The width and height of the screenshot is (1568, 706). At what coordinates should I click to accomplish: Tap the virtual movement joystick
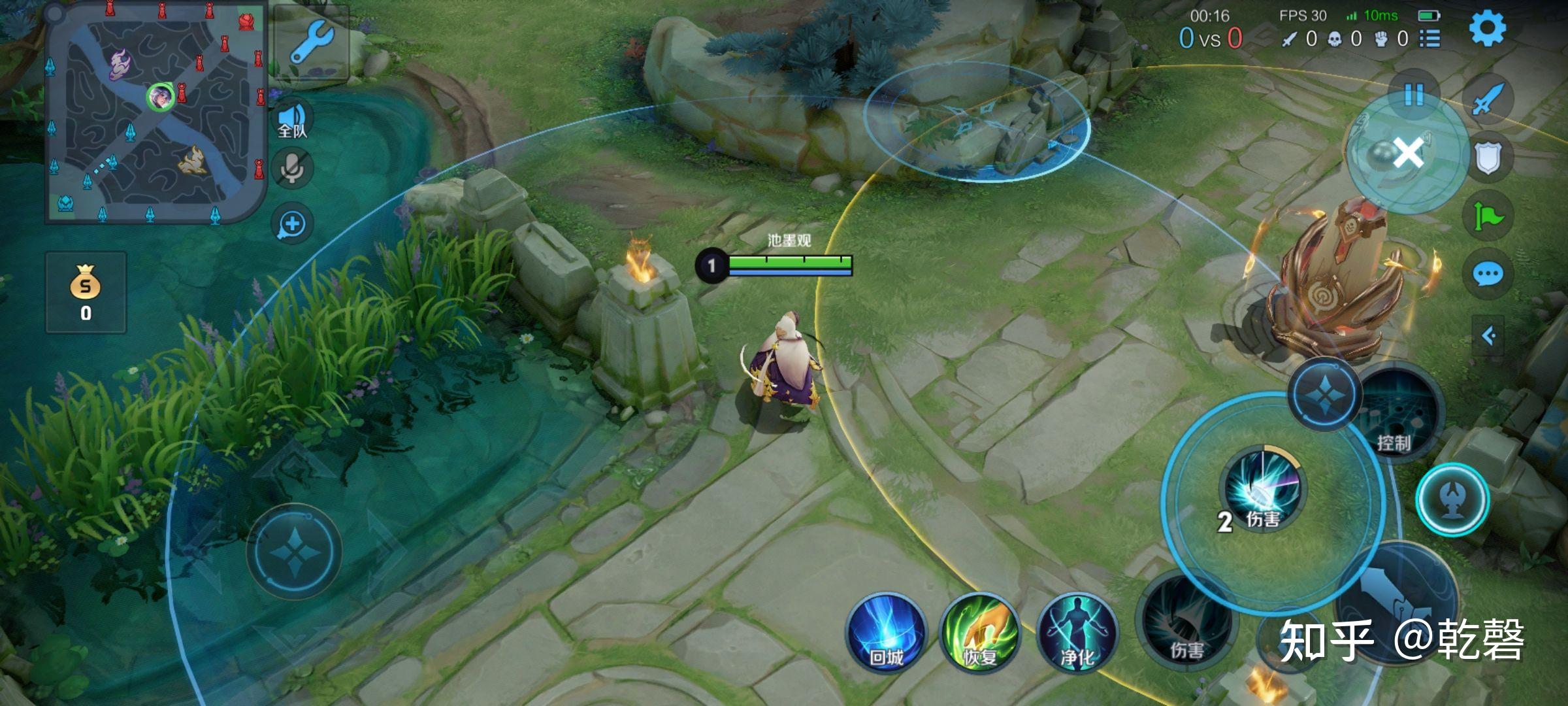pyautogui.click(x=294, y=551)
